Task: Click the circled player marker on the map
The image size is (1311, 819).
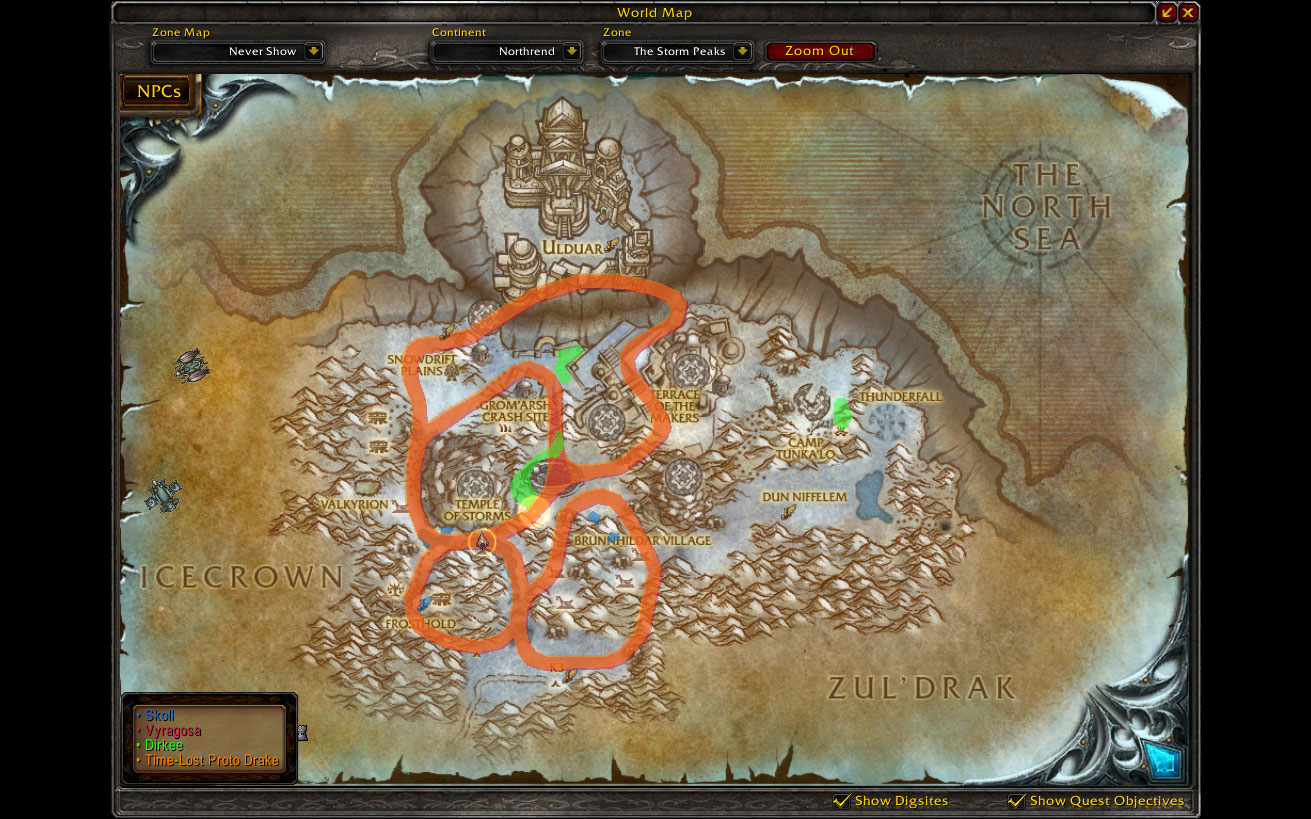Action: (481, 542)
